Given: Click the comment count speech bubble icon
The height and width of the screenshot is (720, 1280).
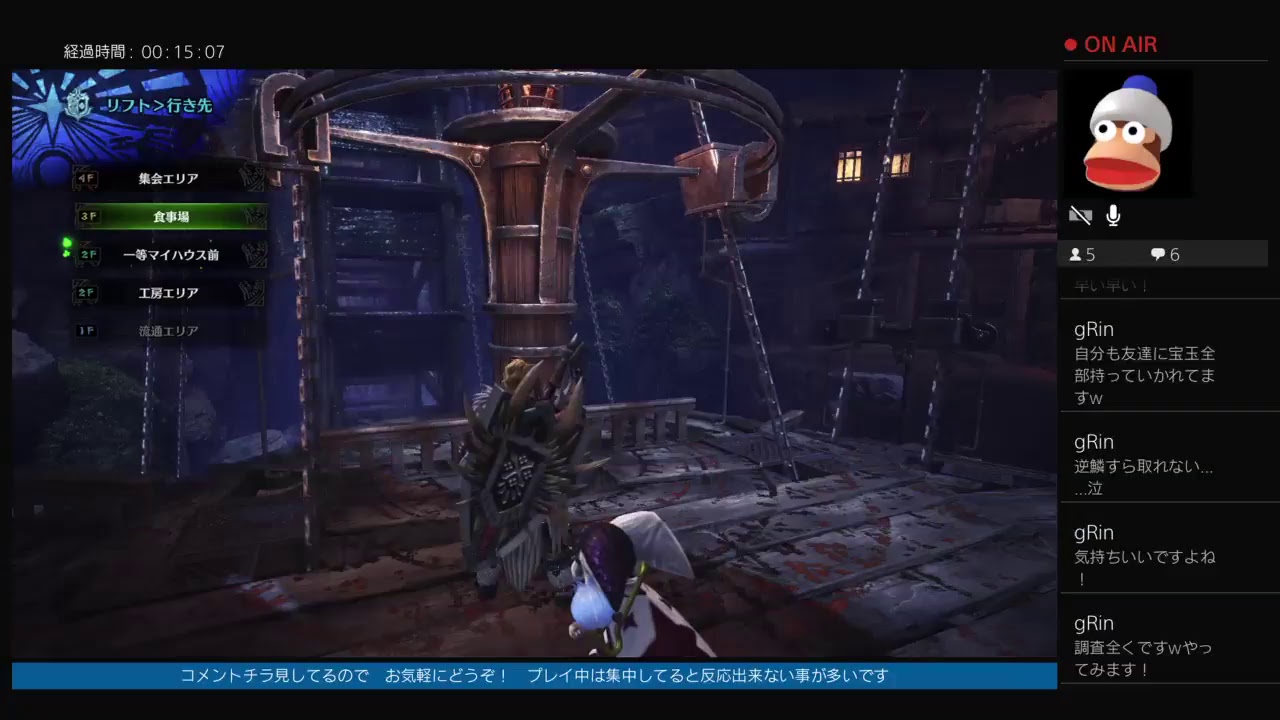Looking at the screenshot, I should point(1156,254).
